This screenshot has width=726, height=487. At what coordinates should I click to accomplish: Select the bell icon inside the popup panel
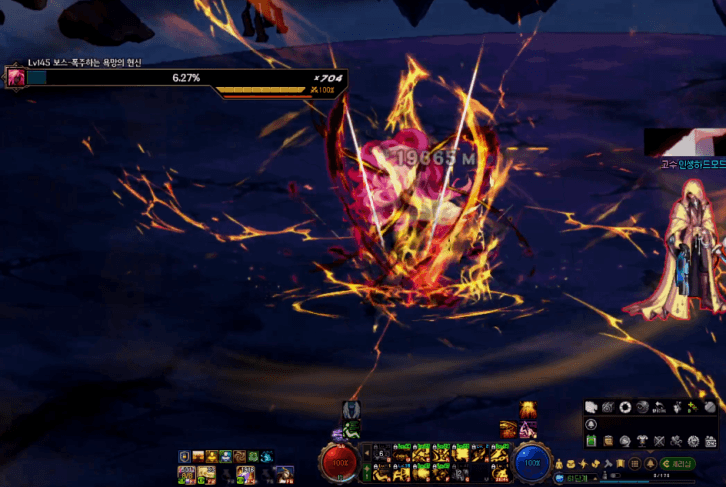click(x=592, y=424)
